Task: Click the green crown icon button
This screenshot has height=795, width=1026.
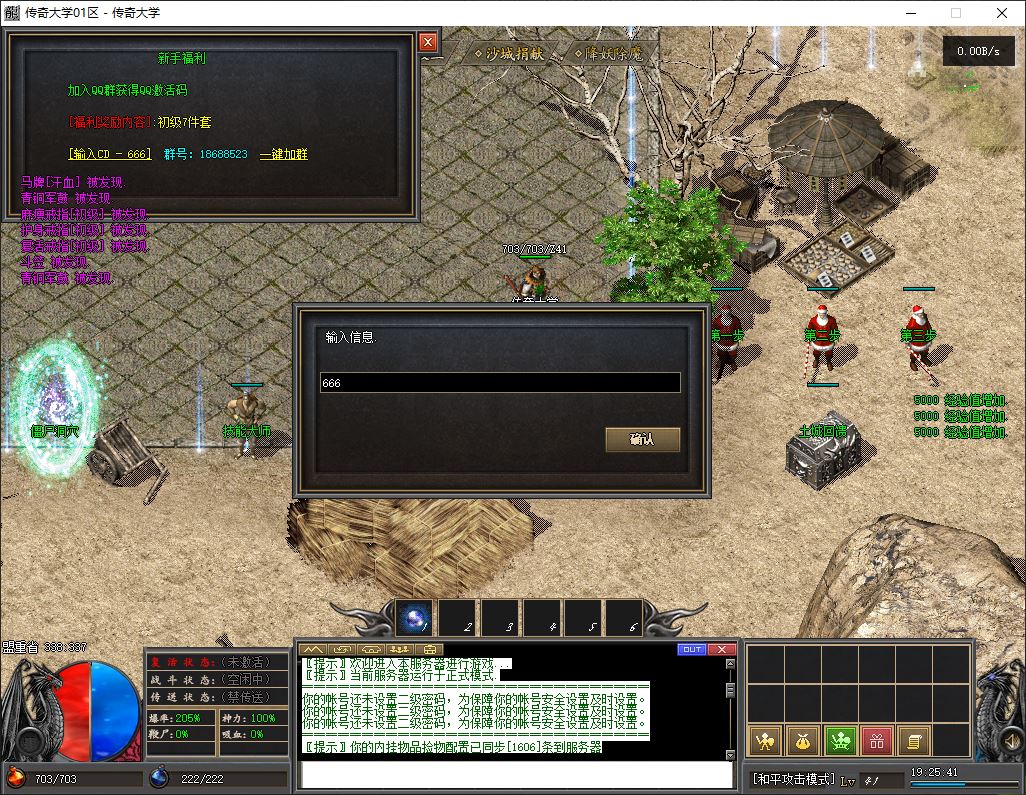Action: click(x=840, y=741)
